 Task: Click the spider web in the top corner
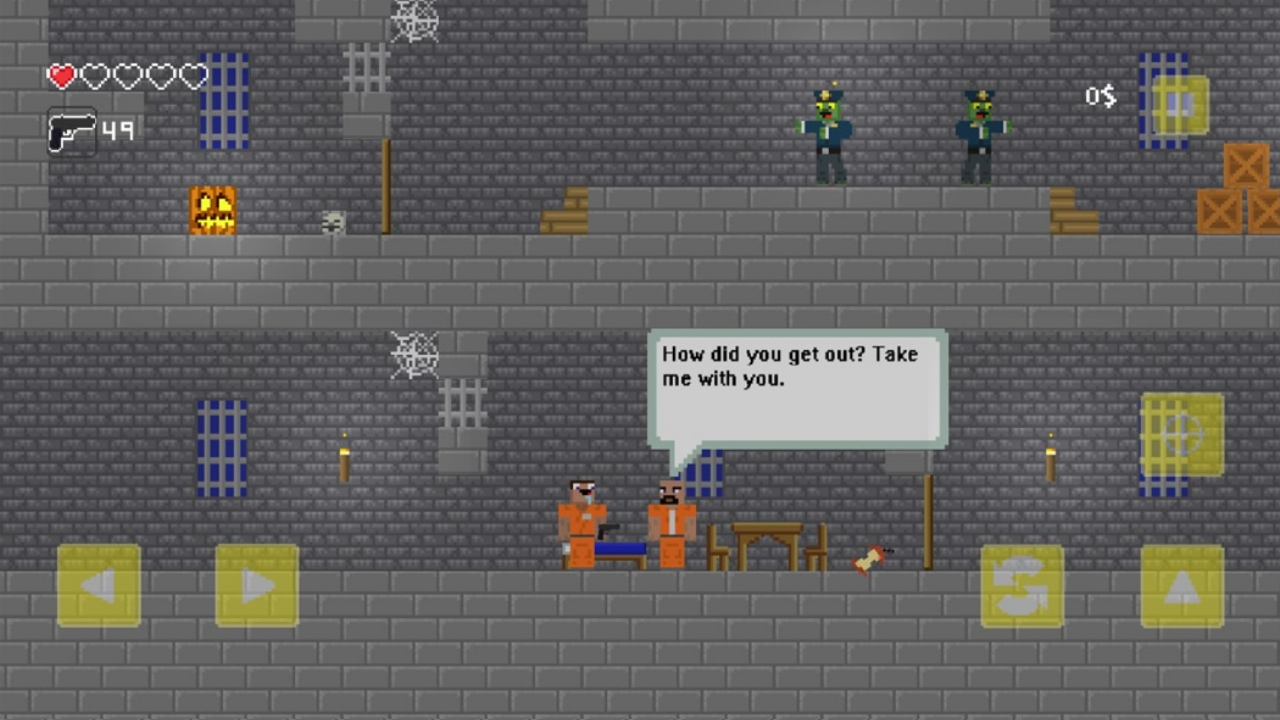pyautogui.click(x=413, y=22)
